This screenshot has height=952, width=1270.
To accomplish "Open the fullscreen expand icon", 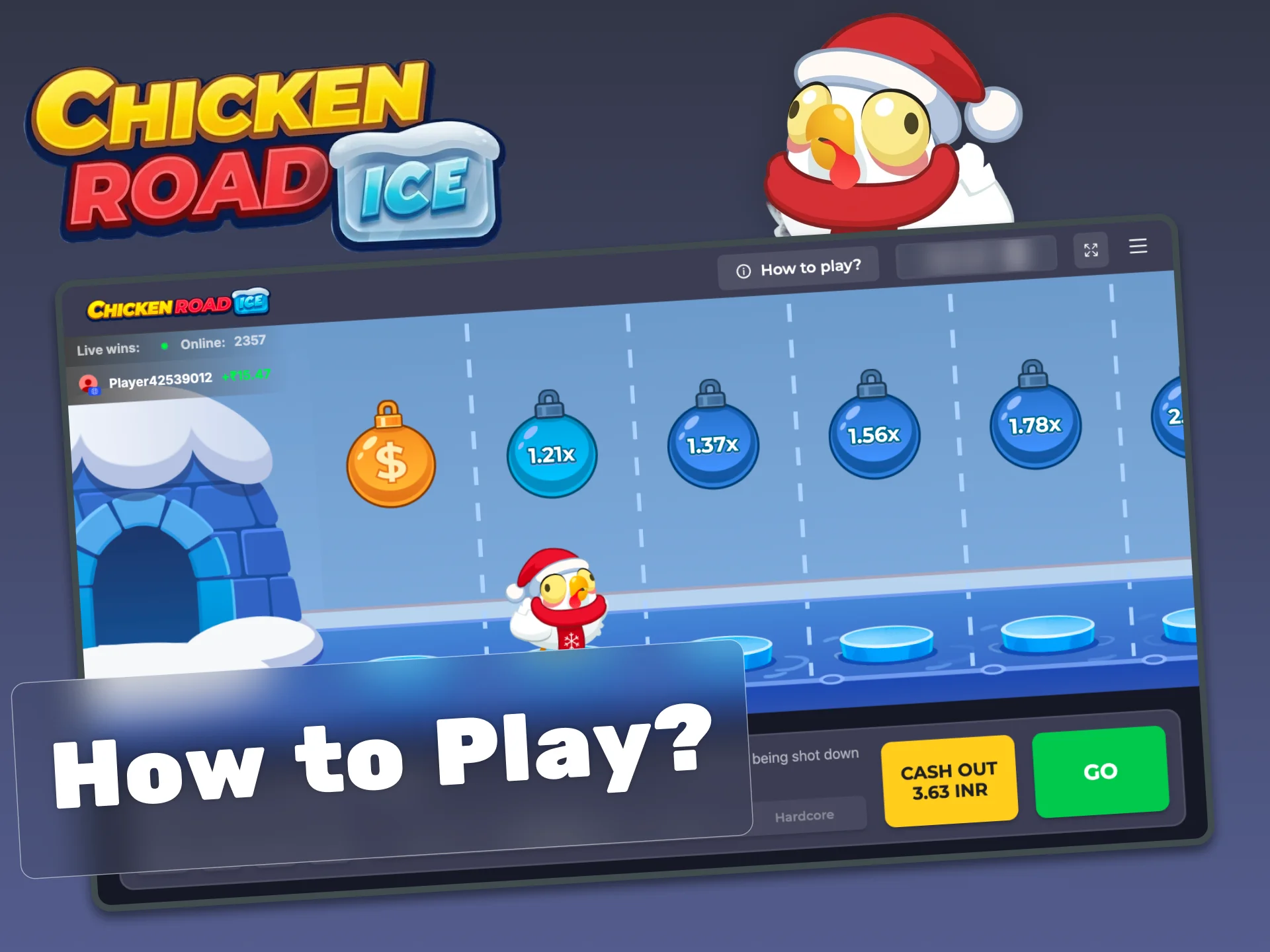I will [1092, 250].
